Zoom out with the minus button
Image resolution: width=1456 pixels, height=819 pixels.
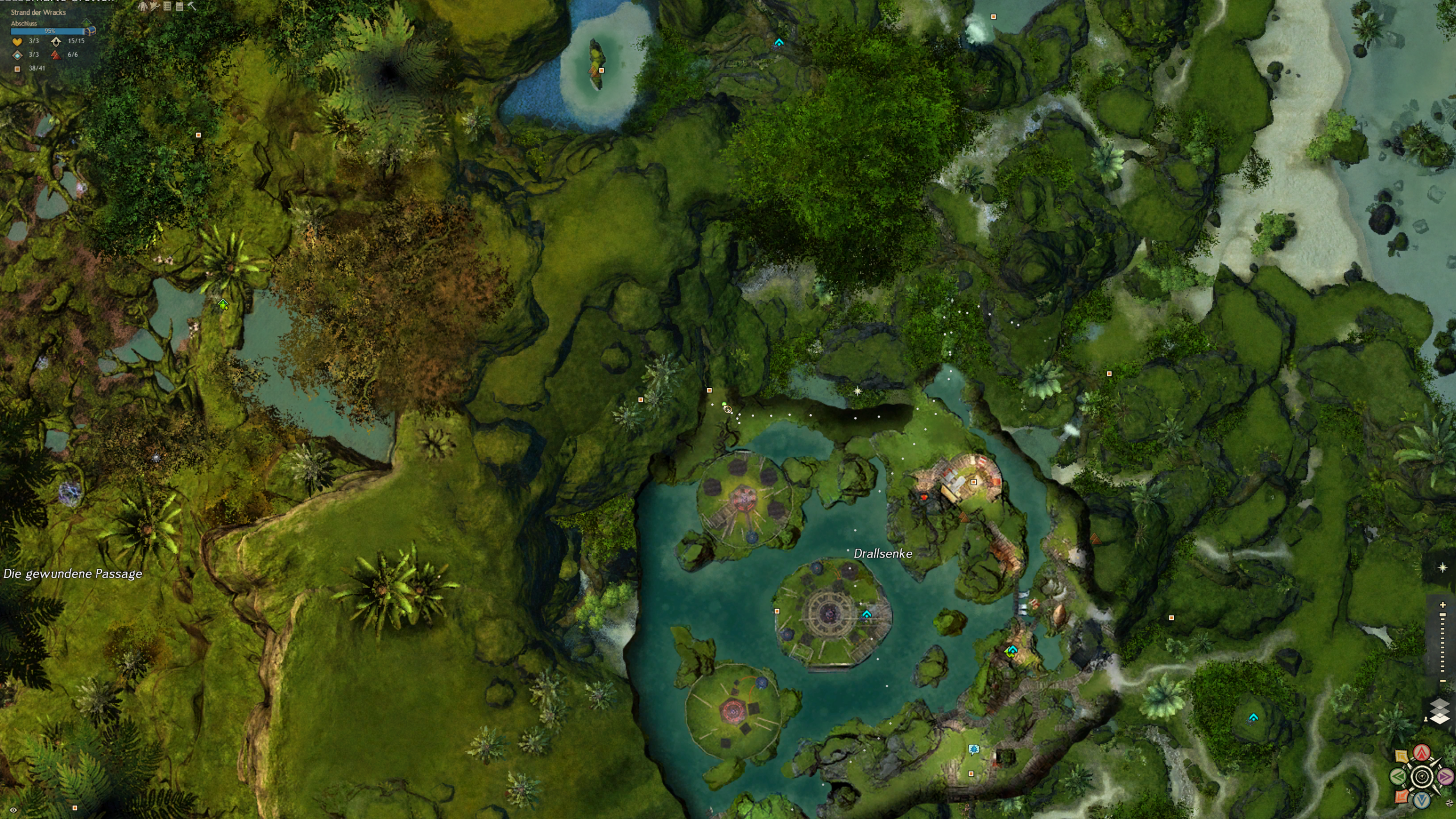[x=1442, y=681]
